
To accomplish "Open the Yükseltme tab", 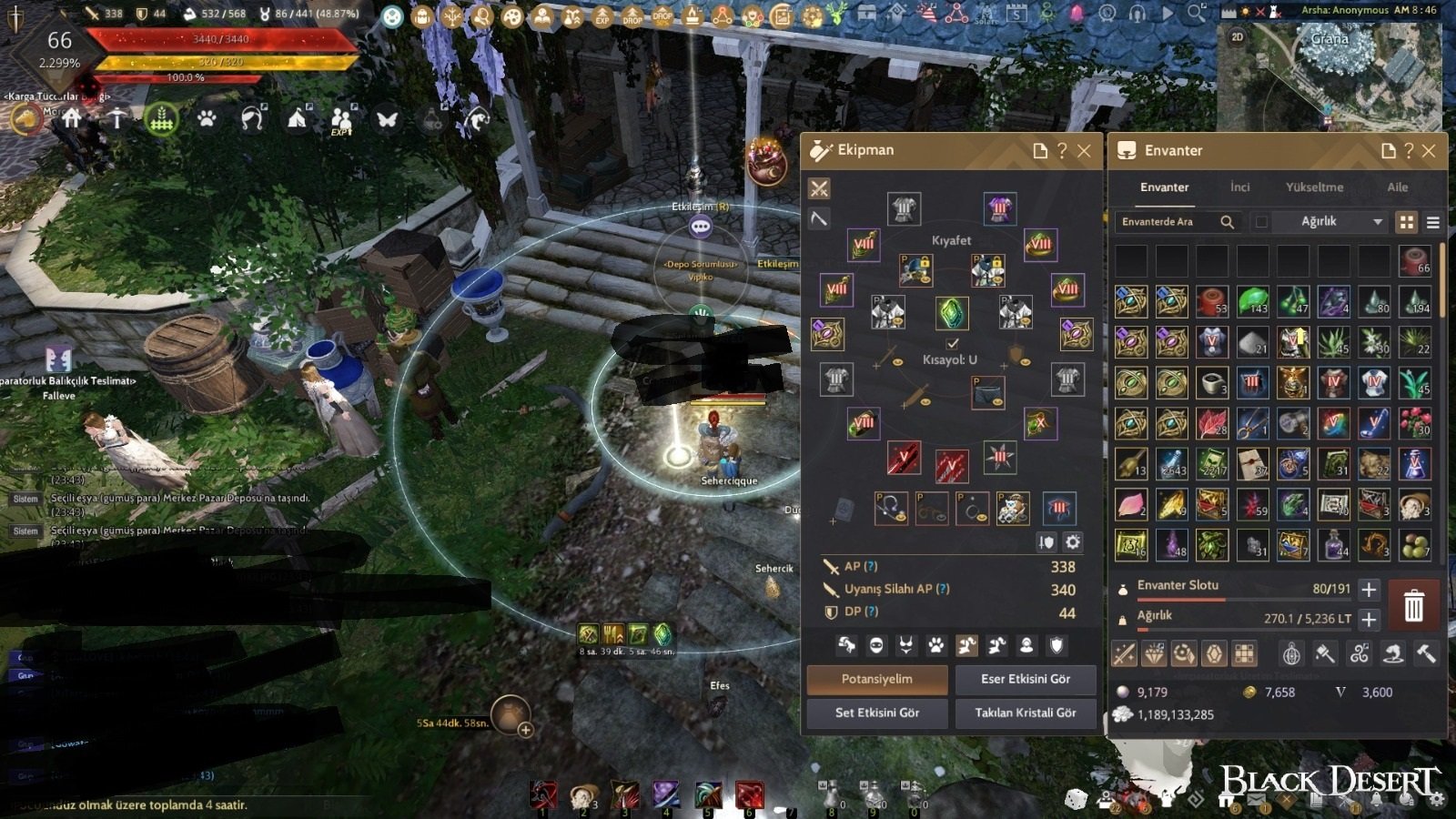I will pos(1314,187).
